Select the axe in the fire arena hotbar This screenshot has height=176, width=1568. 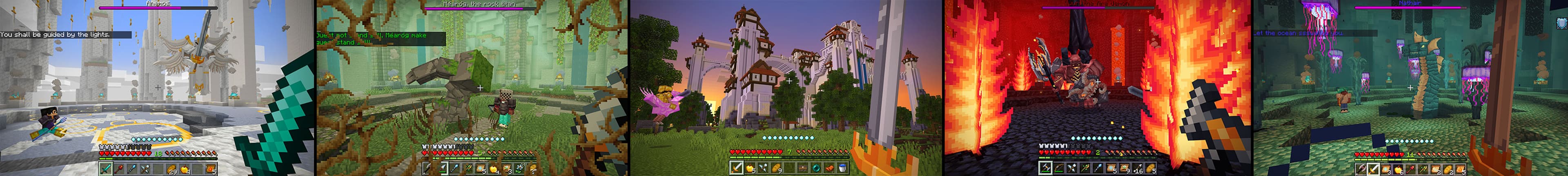point(1046,168)
